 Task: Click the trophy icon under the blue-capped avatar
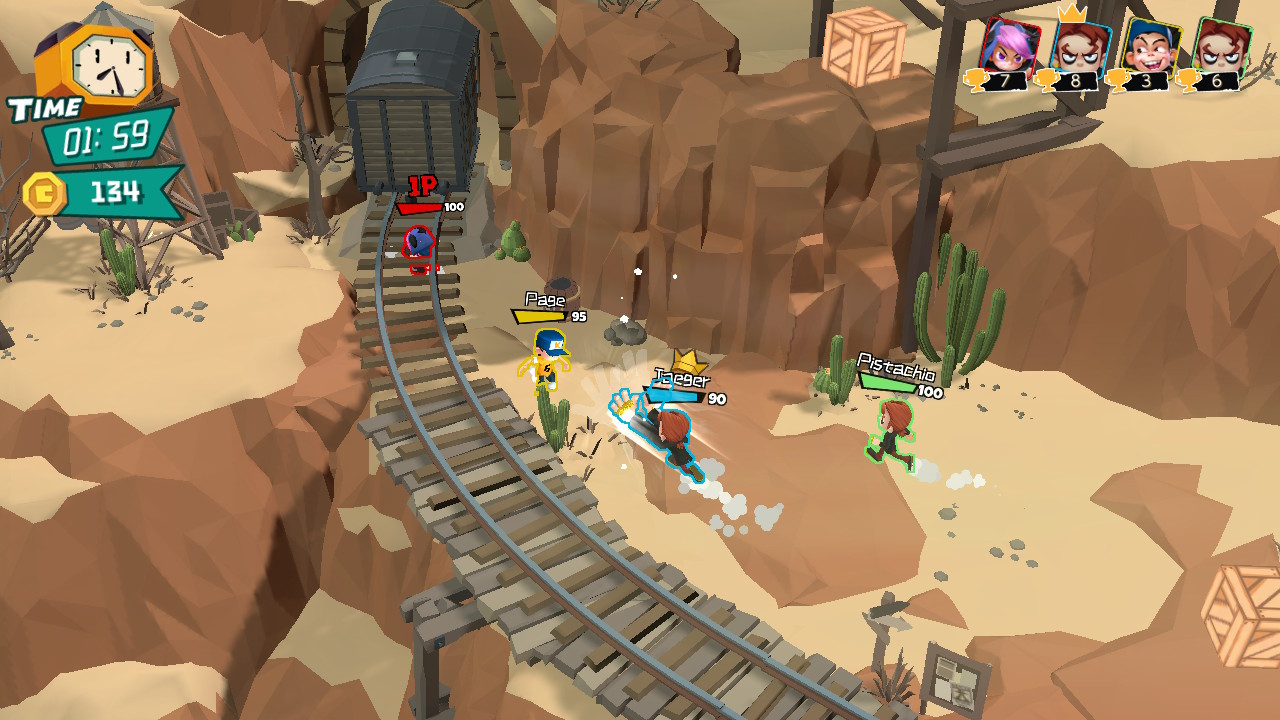1116,80
